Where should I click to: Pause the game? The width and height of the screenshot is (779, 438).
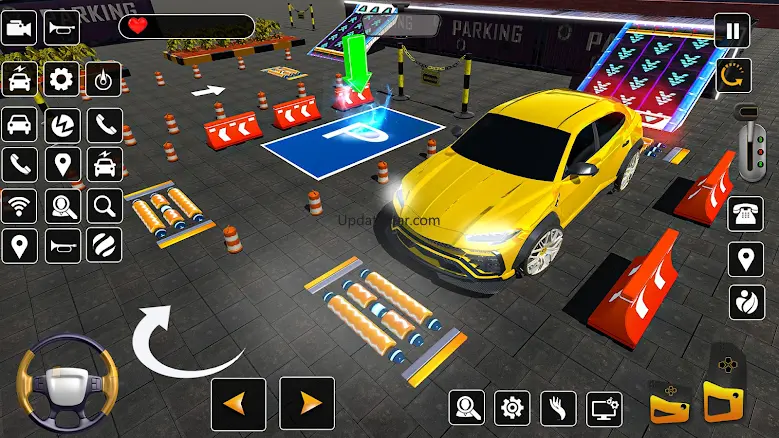[x=733, y=30]
